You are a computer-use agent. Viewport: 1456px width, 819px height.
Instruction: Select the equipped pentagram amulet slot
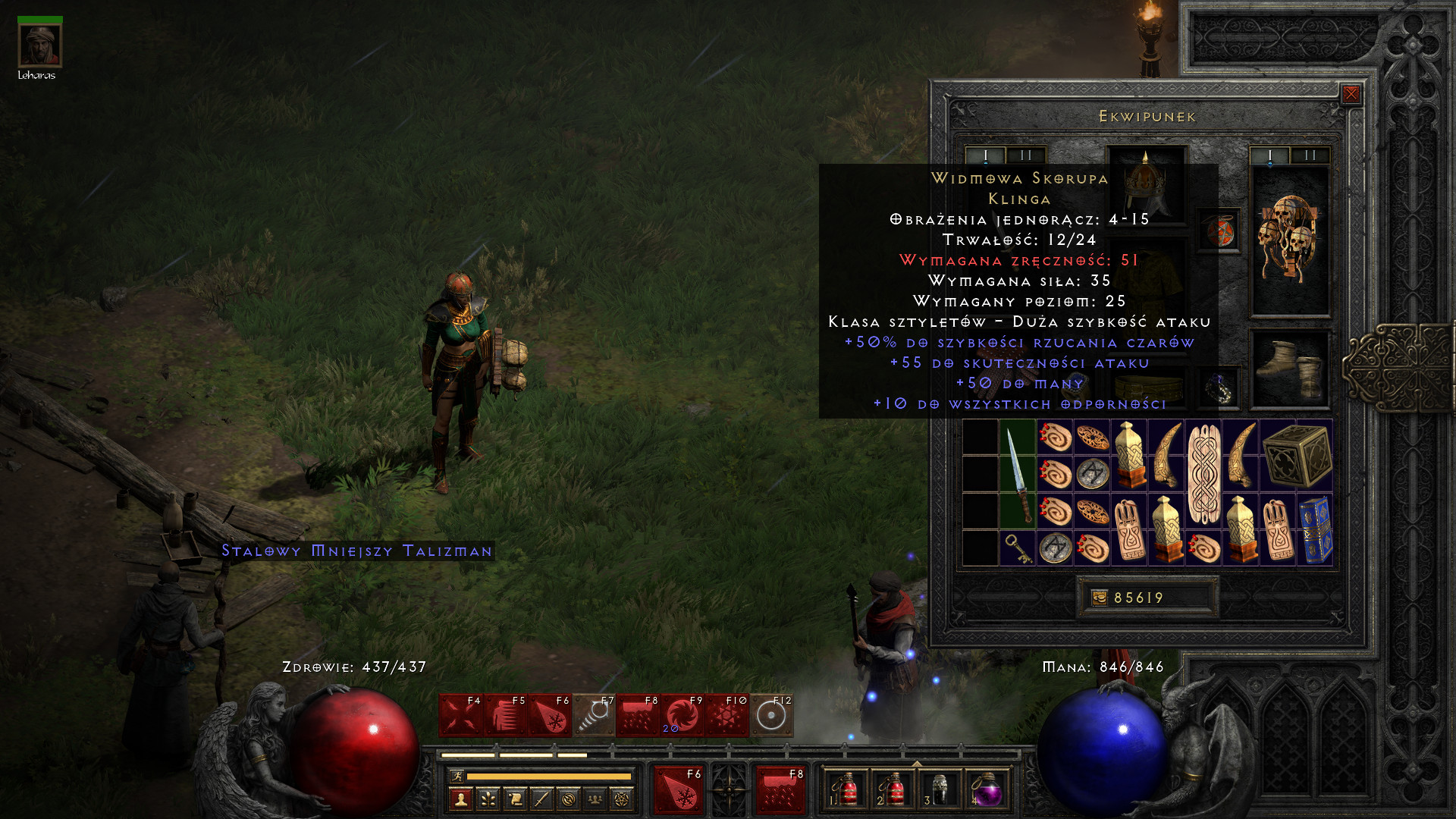[1219, 231]
